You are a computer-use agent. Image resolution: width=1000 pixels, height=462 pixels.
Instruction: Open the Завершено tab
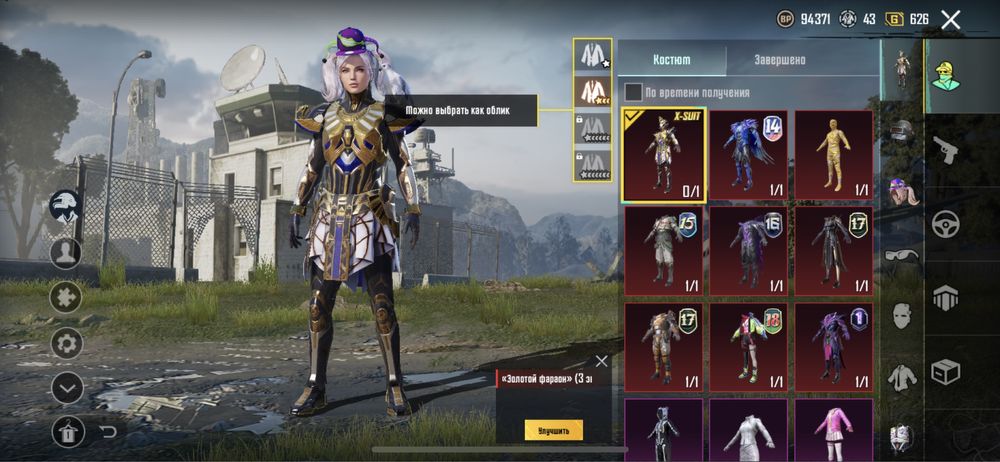pyautogui.click(x=780, y=60)
